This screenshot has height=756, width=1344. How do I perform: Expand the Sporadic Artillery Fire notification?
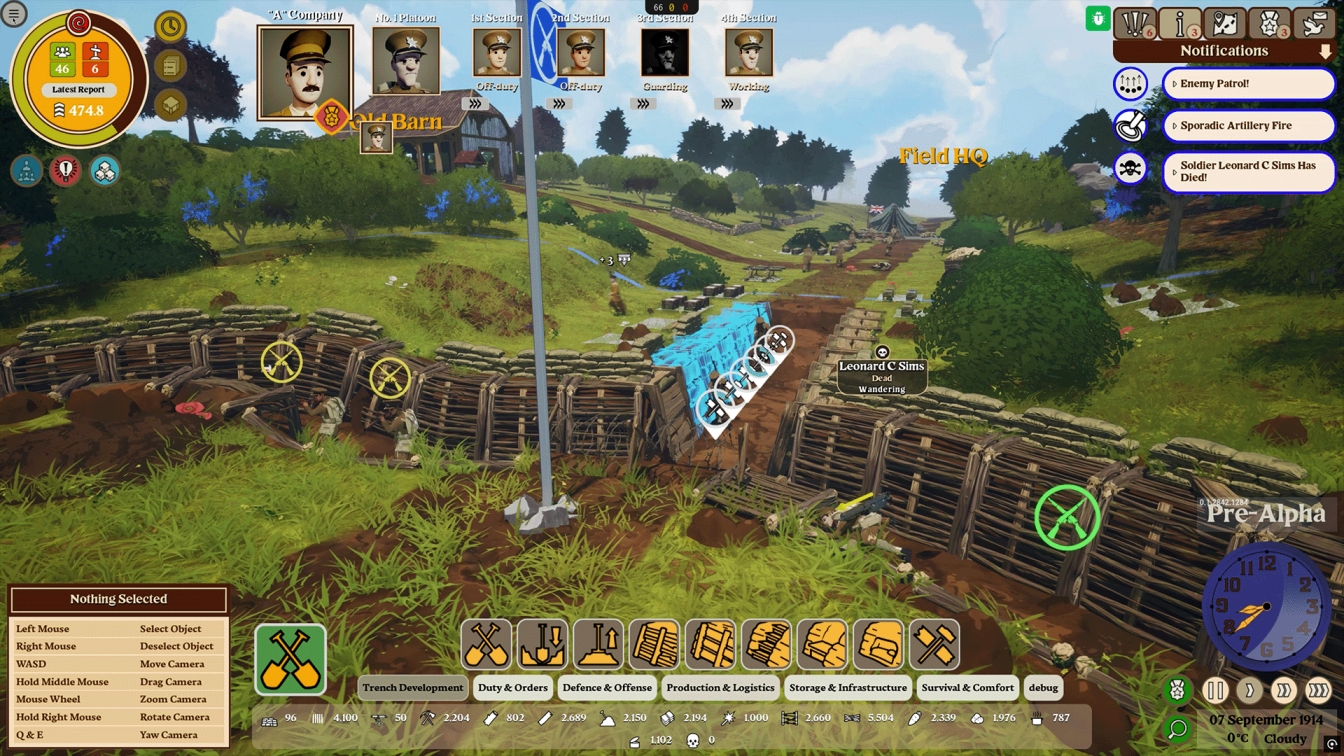tap(1248, 126)
